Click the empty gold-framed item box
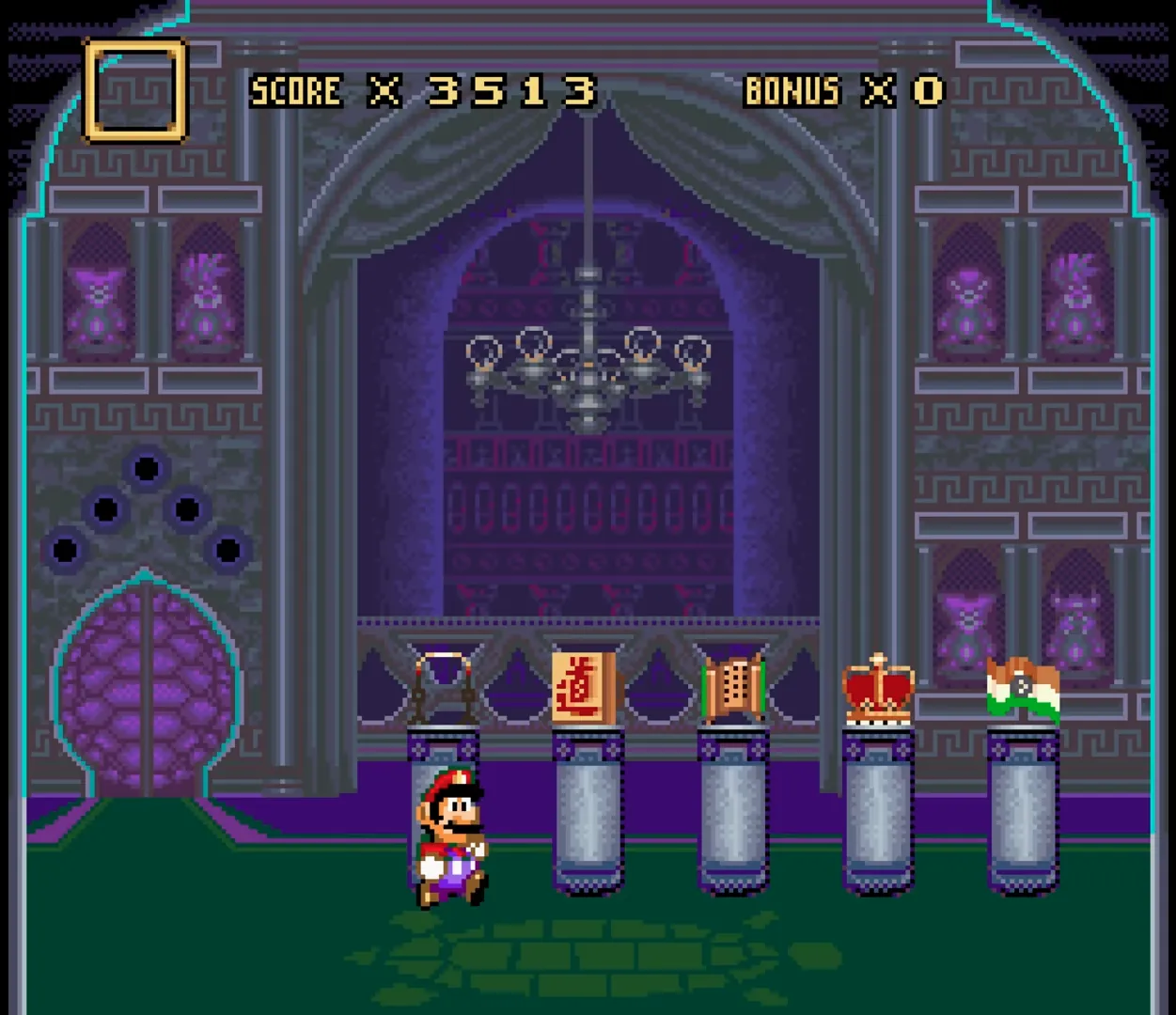Image resolution: width=1176 pixels, height=1015 pixels. click(134, 90)
